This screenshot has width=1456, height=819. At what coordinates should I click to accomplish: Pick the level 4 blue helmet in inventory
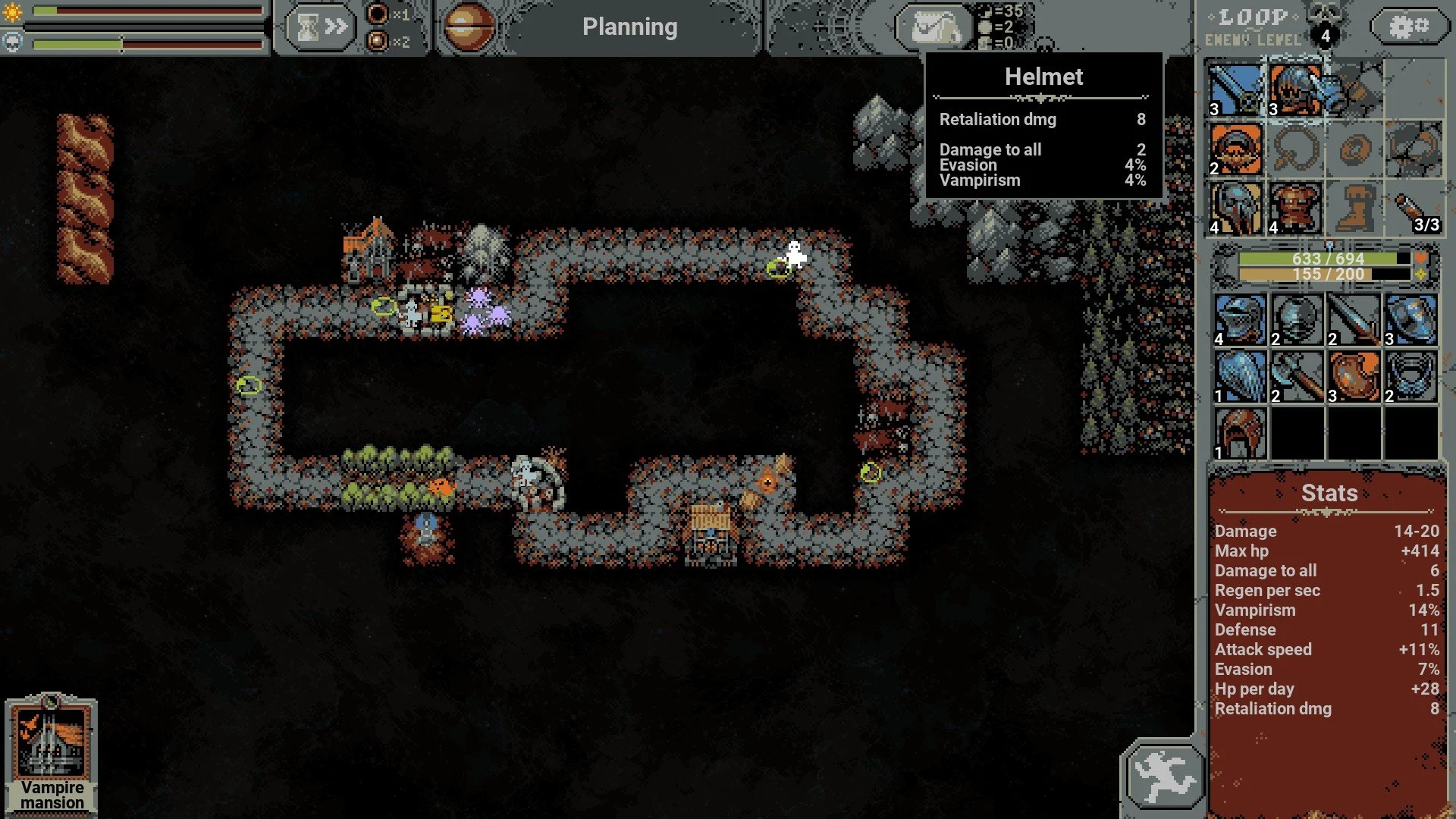pos(1240,319)
